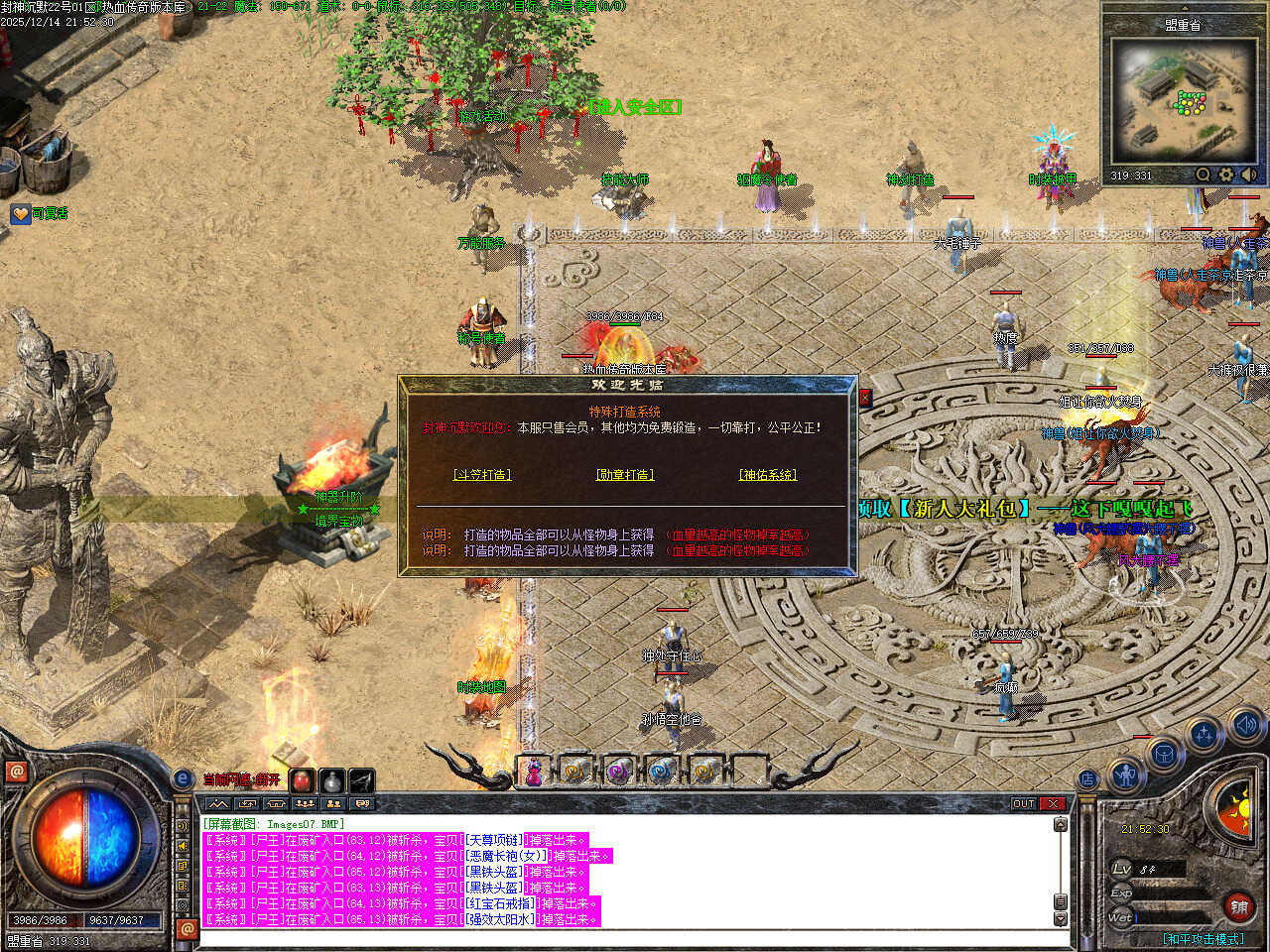Open the character figure round button
The height and width of the screenshot is (952, 1270).
pos(1124,774)
